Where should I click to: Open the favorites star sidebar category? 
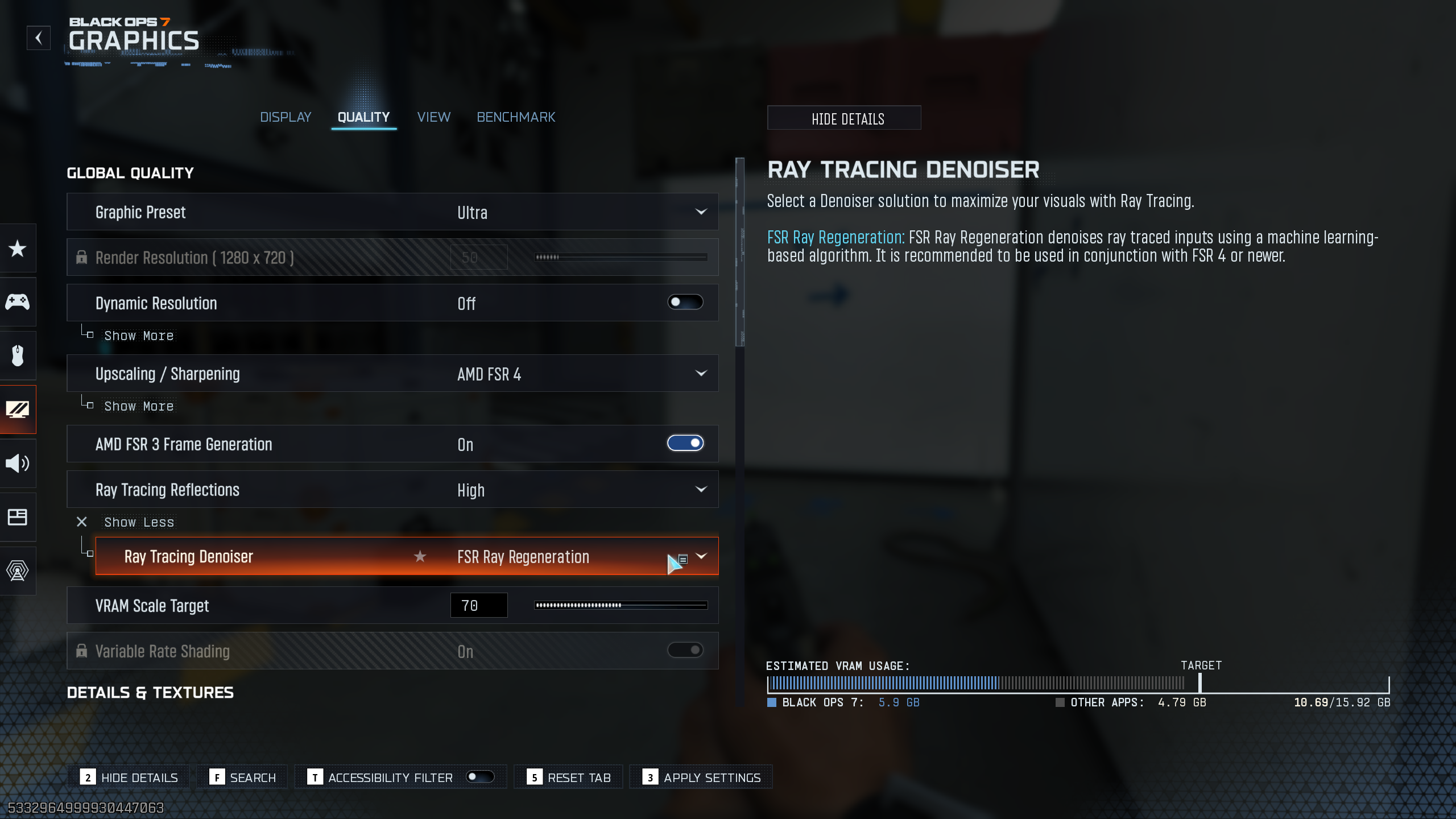[18, 249]
